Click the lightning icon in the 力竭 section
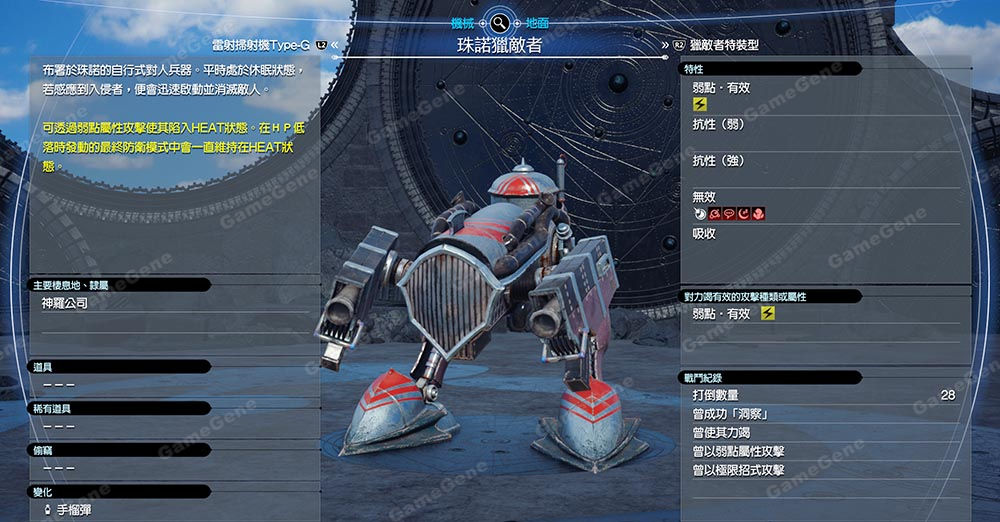Screen dimensions: 1000x522 coord(767,314)
